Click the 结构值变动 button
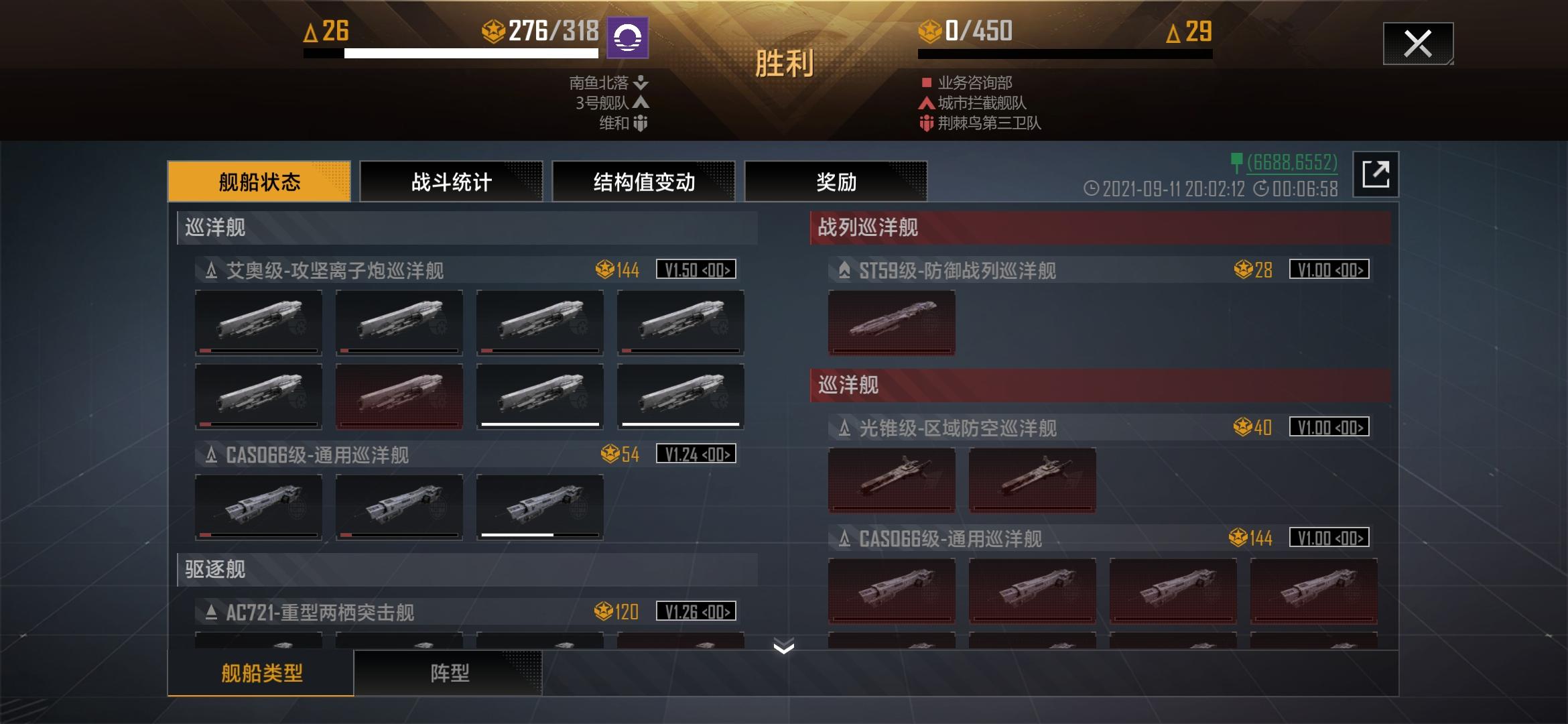Image resolution: width=1568 pixels, height=724 pixels. point(643,181)
